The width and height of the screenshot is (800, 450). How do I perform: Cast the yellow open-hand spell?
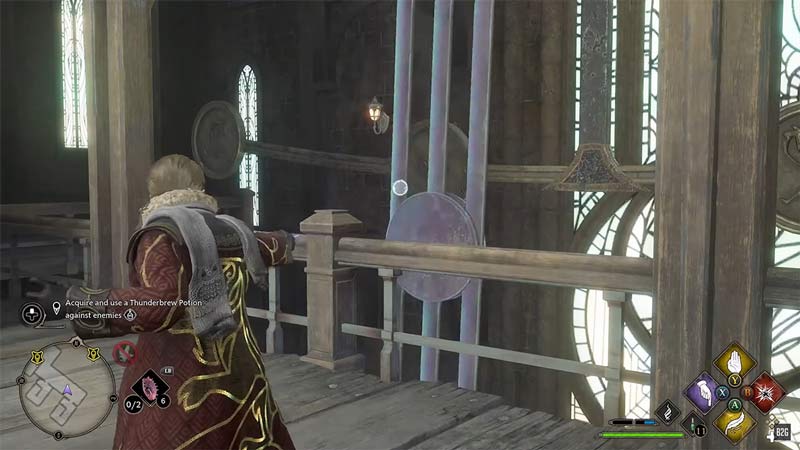(x=735, y=362)
